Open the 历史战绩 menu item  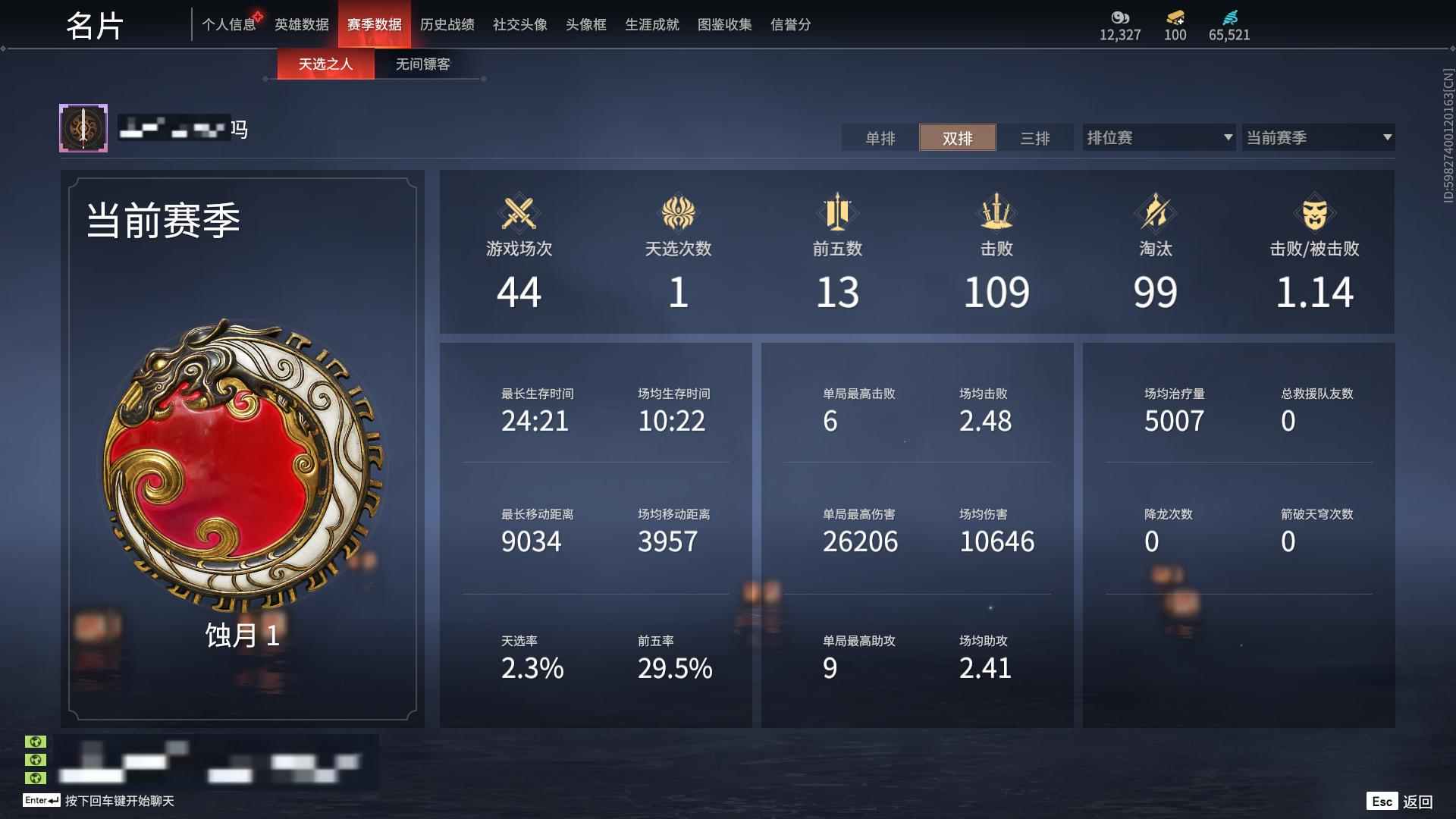click(447, 24)
